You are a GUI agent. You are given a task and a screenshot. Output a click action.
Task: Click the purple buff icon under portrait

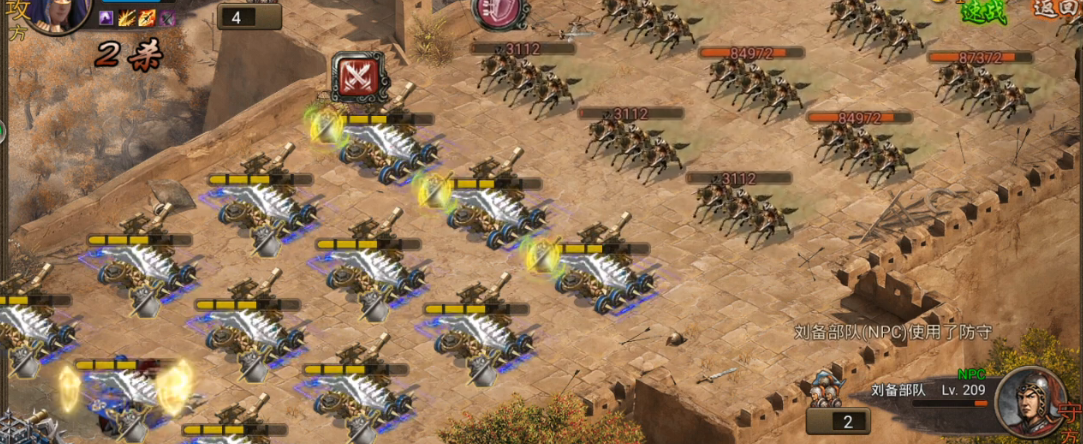106,18
